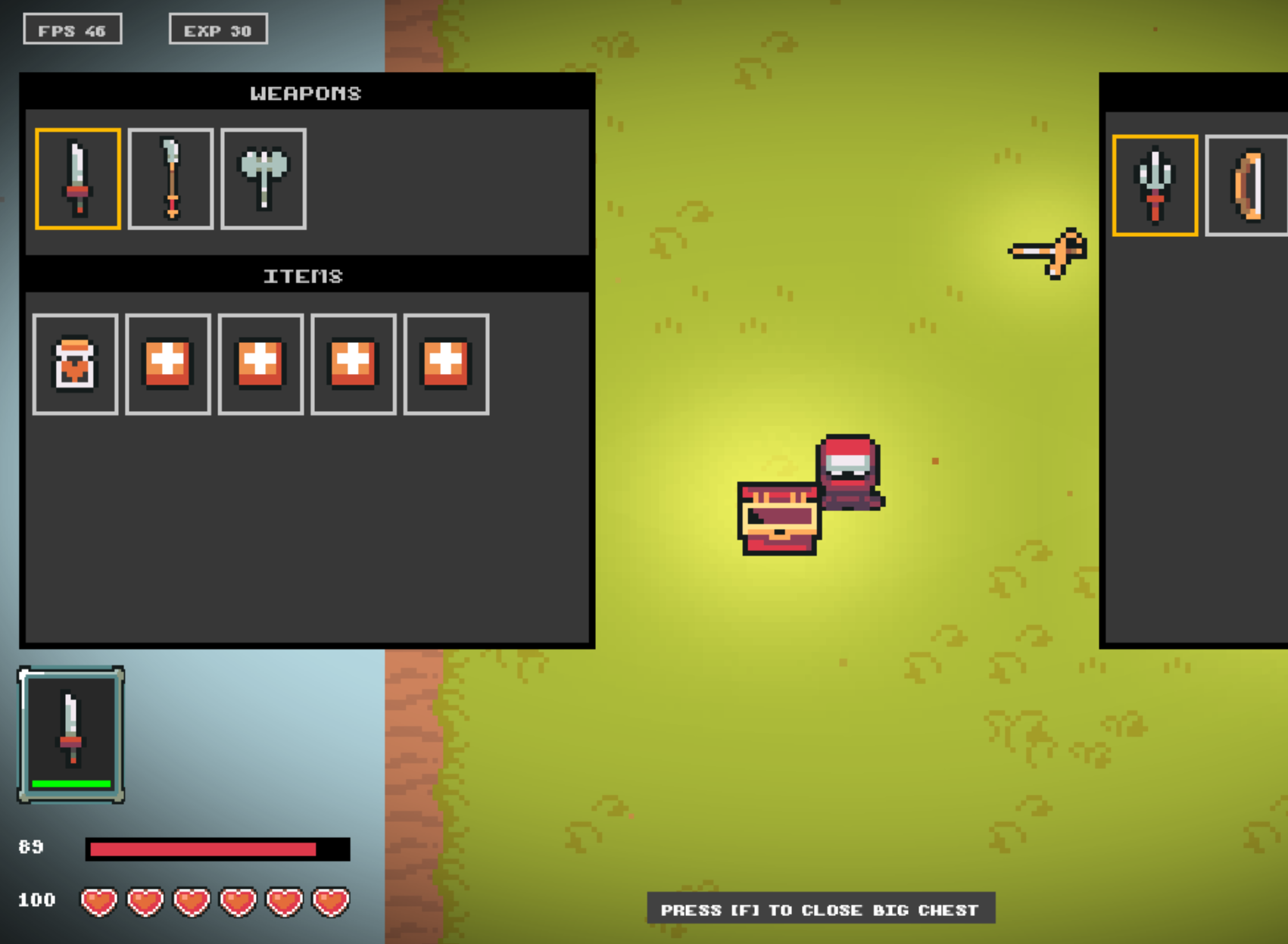Viewport: 1288px width, 944px height.
Task: Select the first medkit item
Action: [167, 365]
